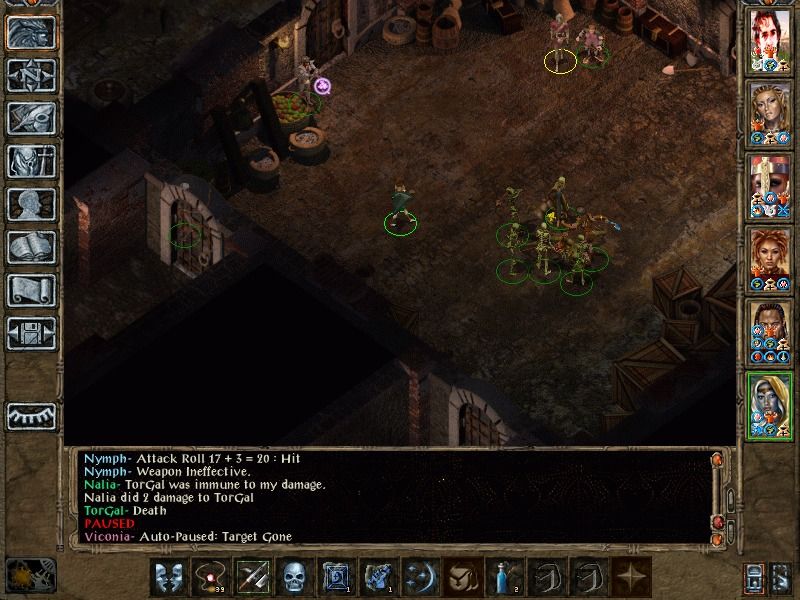Open the character record sheet

[x=31, y=205]
